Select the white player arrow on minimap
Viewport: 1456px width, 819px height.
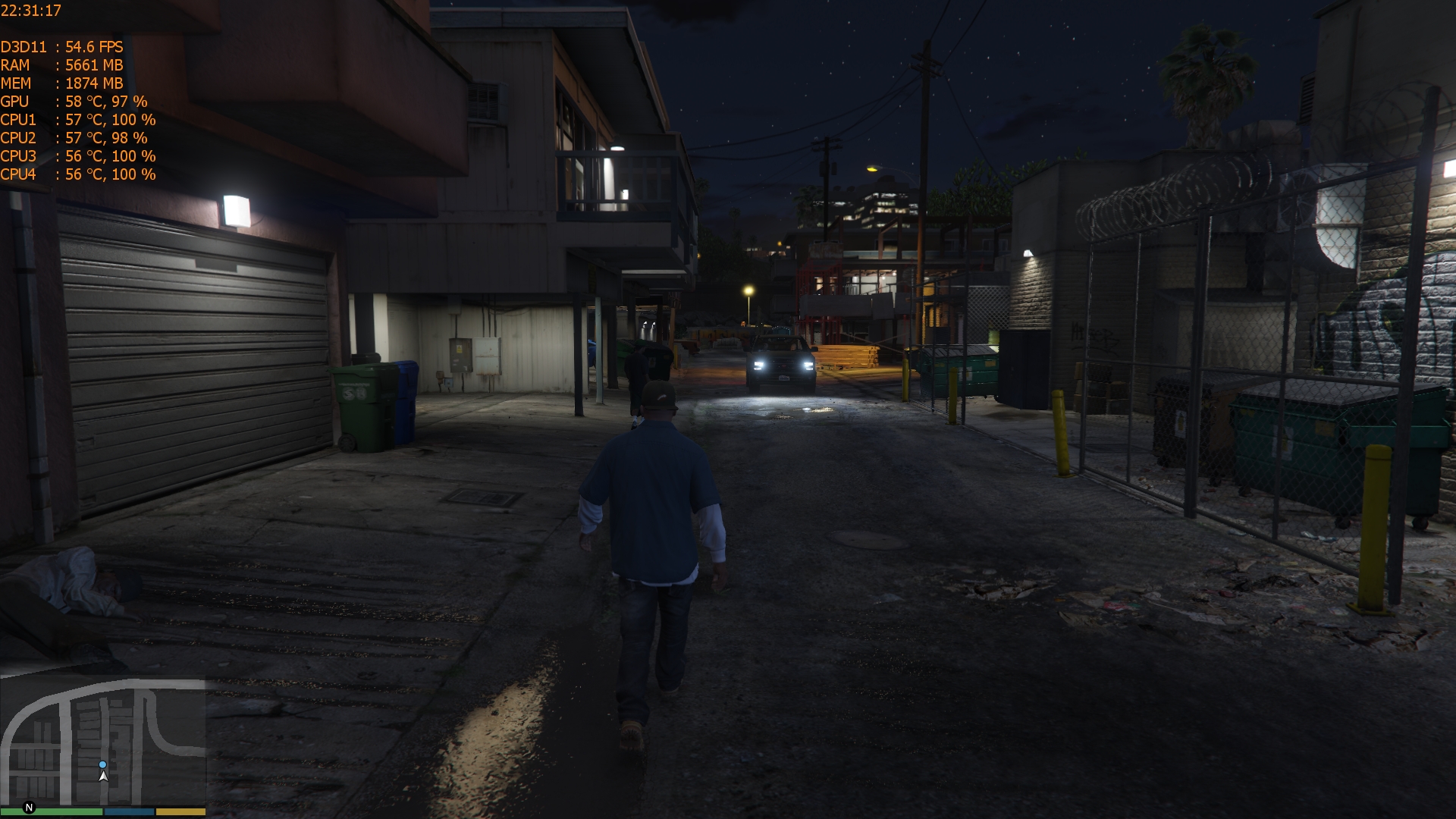point(103,777)
